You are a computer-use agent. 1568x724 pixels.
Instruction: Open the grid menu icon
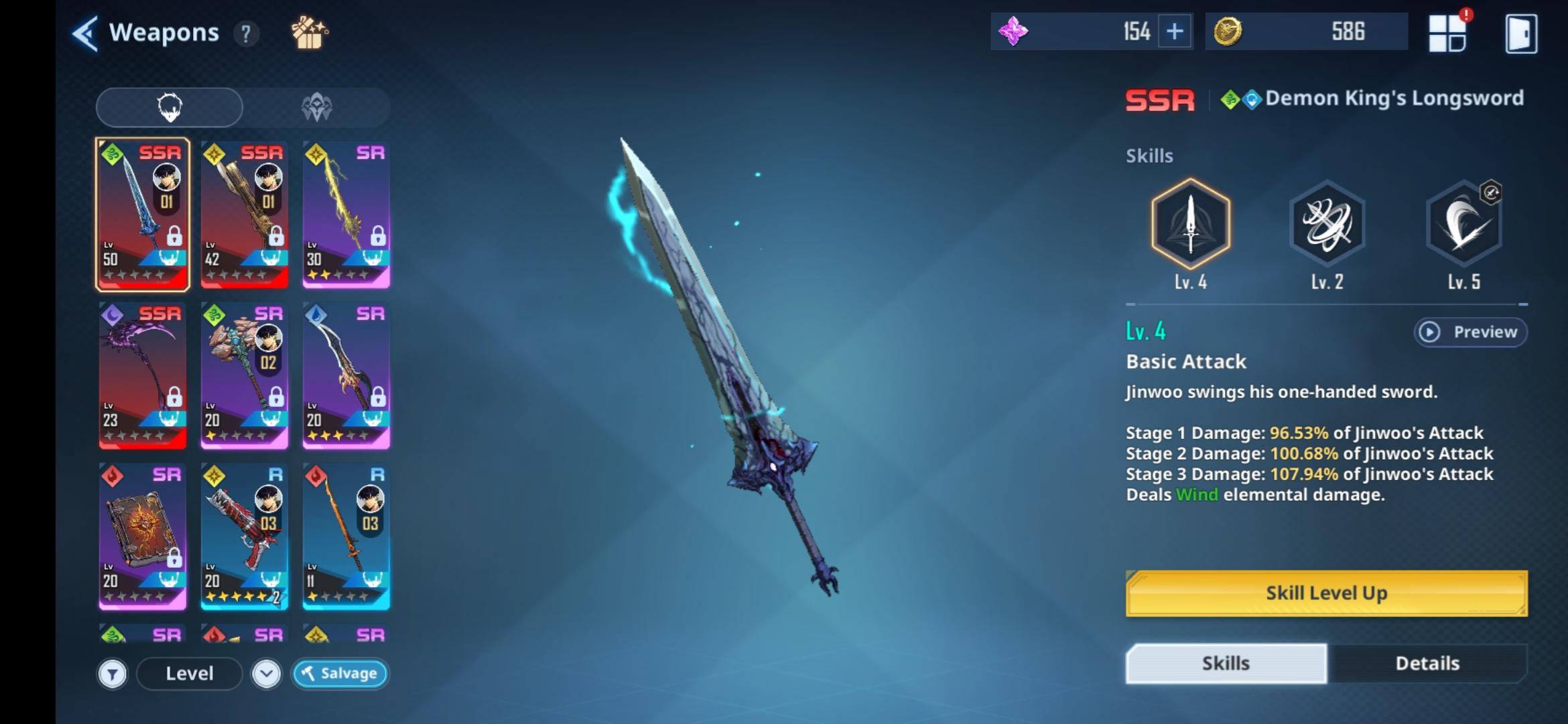click(1447, 33)
